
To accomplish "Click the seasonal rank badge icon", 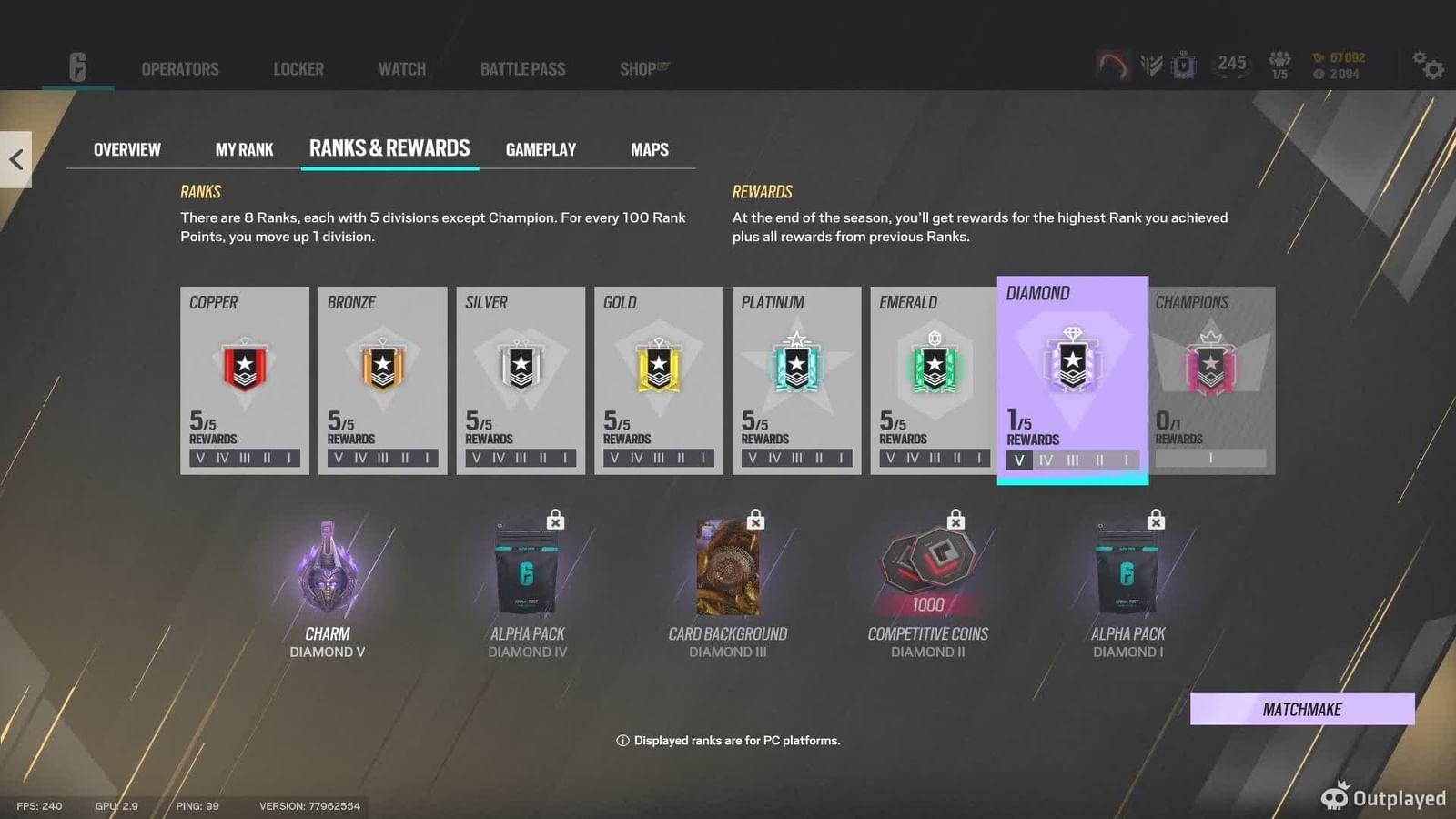I will pos(1185,64).
